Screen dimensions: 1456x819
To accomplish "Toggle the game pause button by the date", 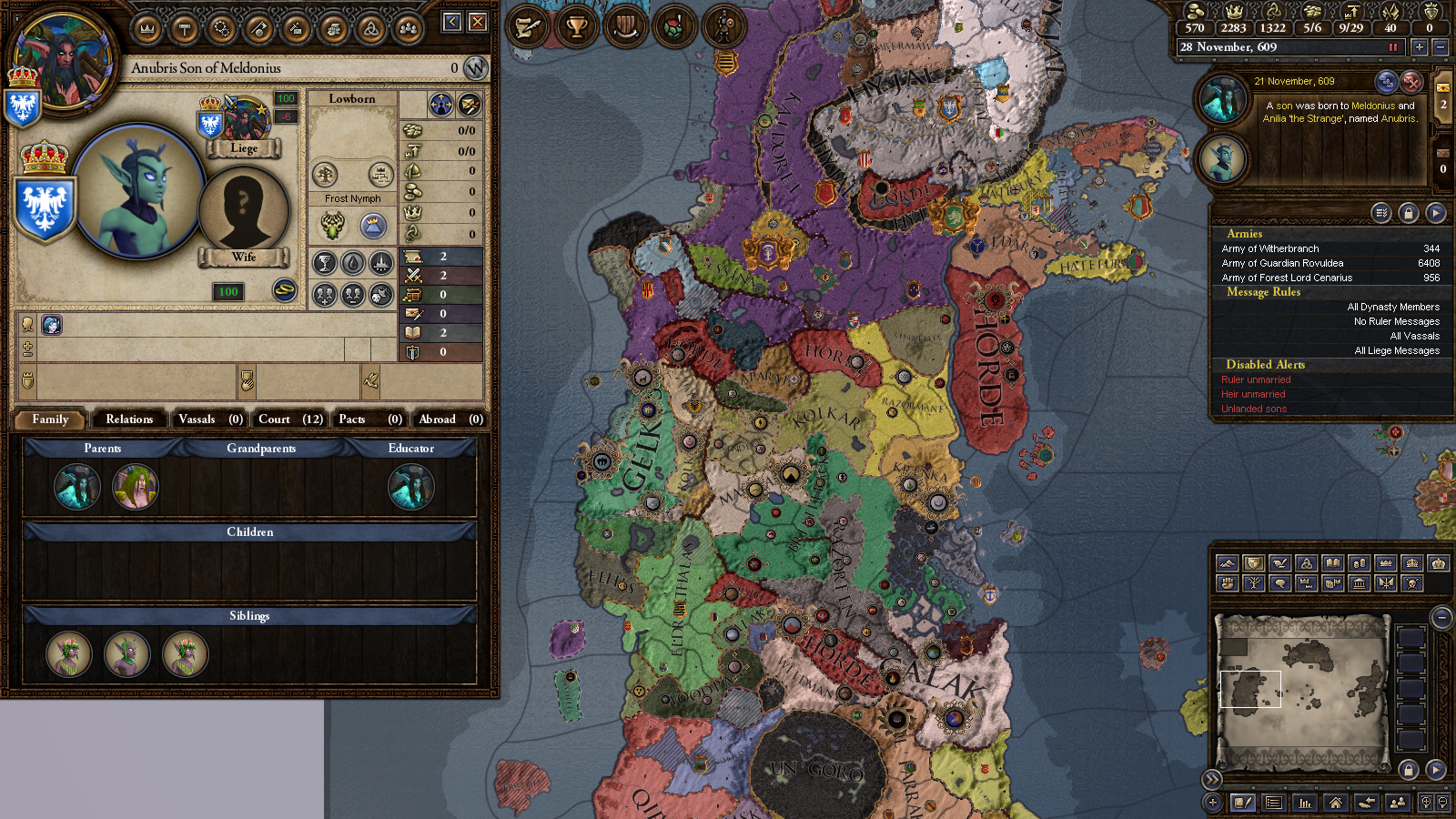I will pos(1392,47).
